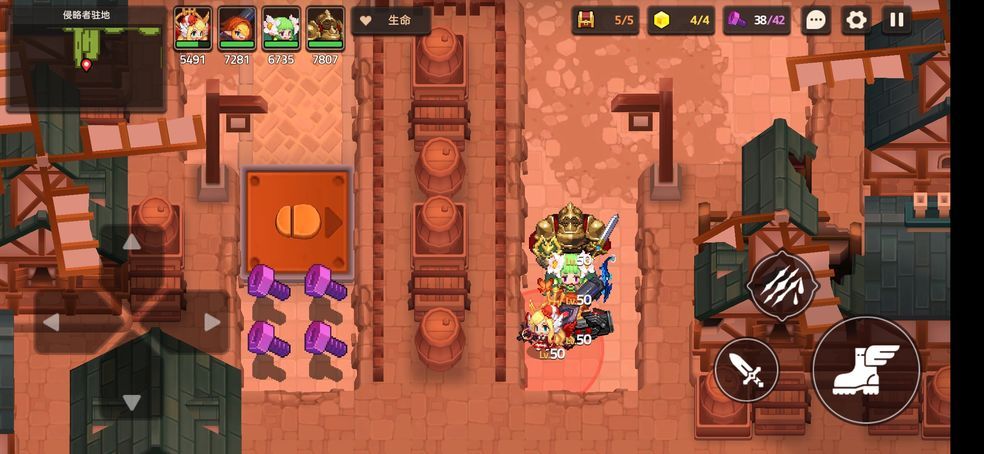Select the red-haired hero portrait
The width and height of the screenshot is (984, 454).
pyautogui.click(x=237, y=27)
